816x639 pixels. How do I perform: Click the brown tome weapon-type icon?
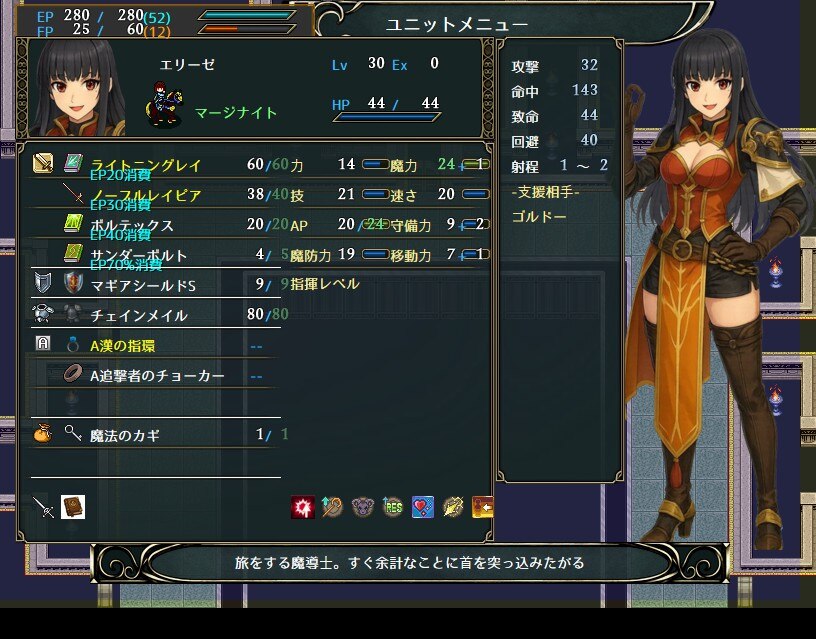coord(73,507)
